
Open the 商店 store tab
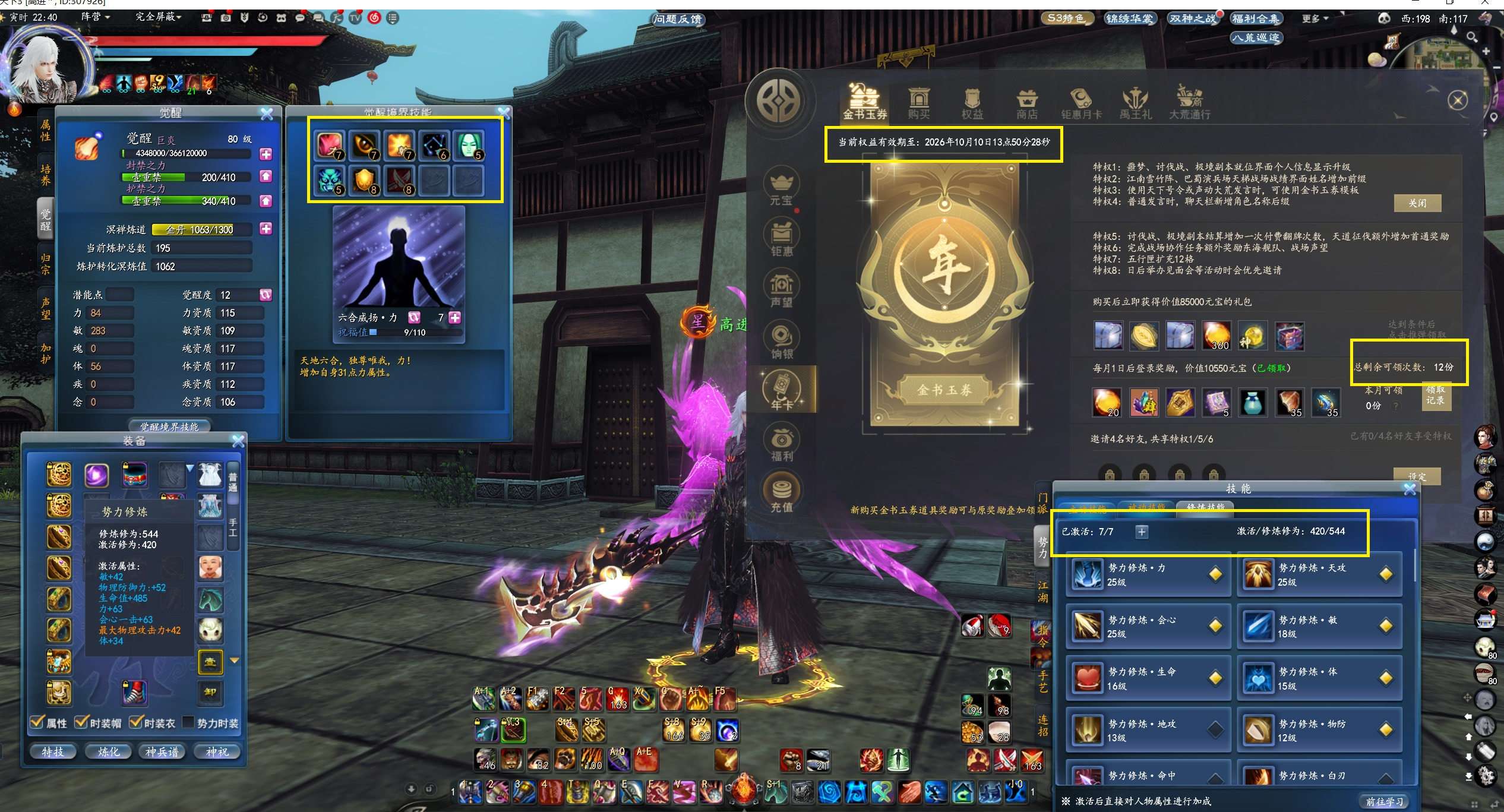pyautogui.click(x=1026, y=103)
